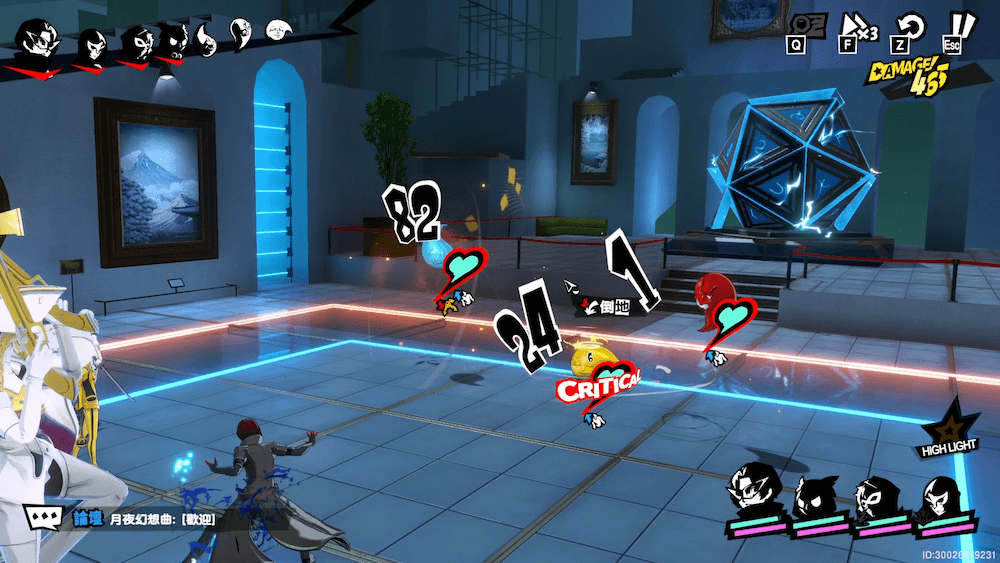Open the pause menu exclamation icon
Image resolution: width=1000 pixels, height=563 pixels.
coord(960,25)
